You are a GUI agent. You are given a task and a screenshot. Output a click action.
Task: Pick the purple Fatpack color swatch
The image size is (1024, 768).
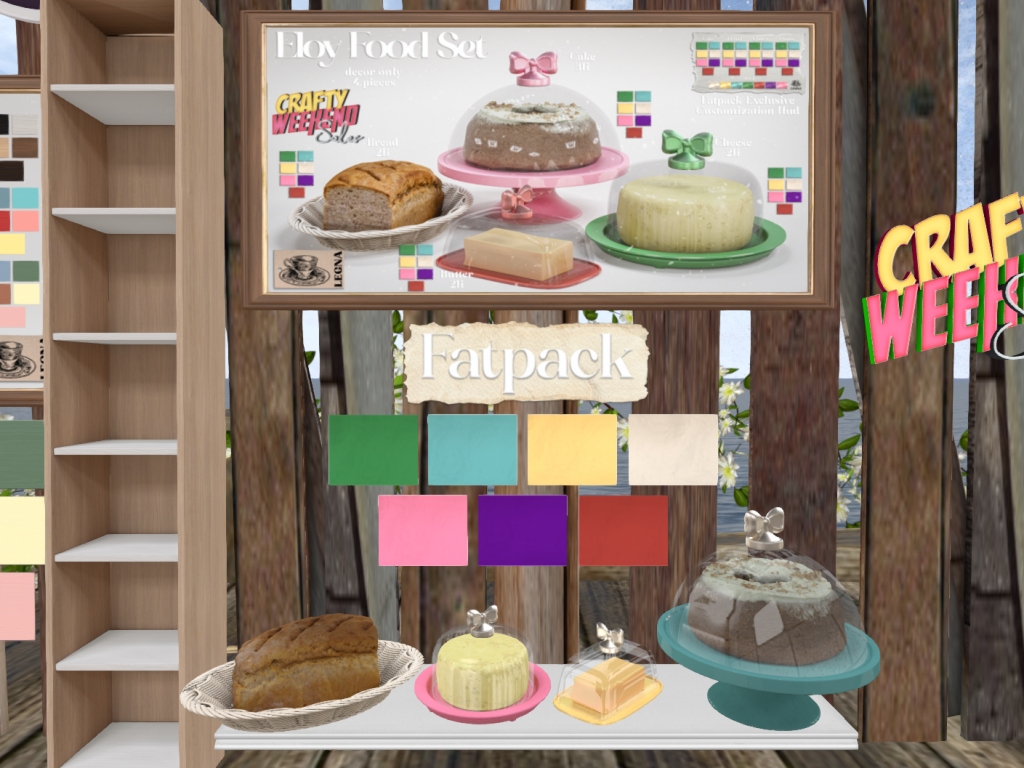[x=522, y=530]
